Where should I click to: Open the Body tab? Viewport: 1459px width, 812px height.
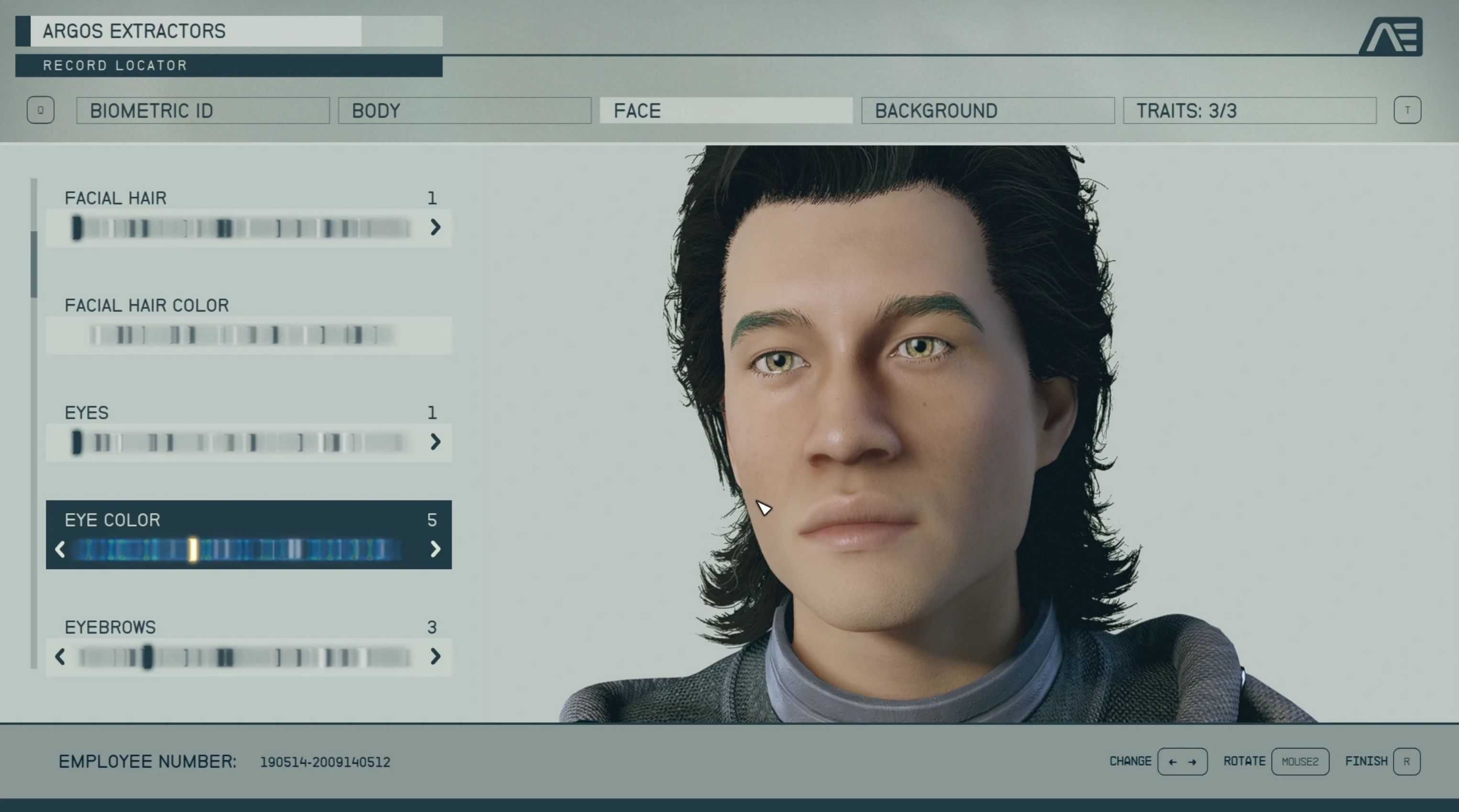tap(464, 110)
